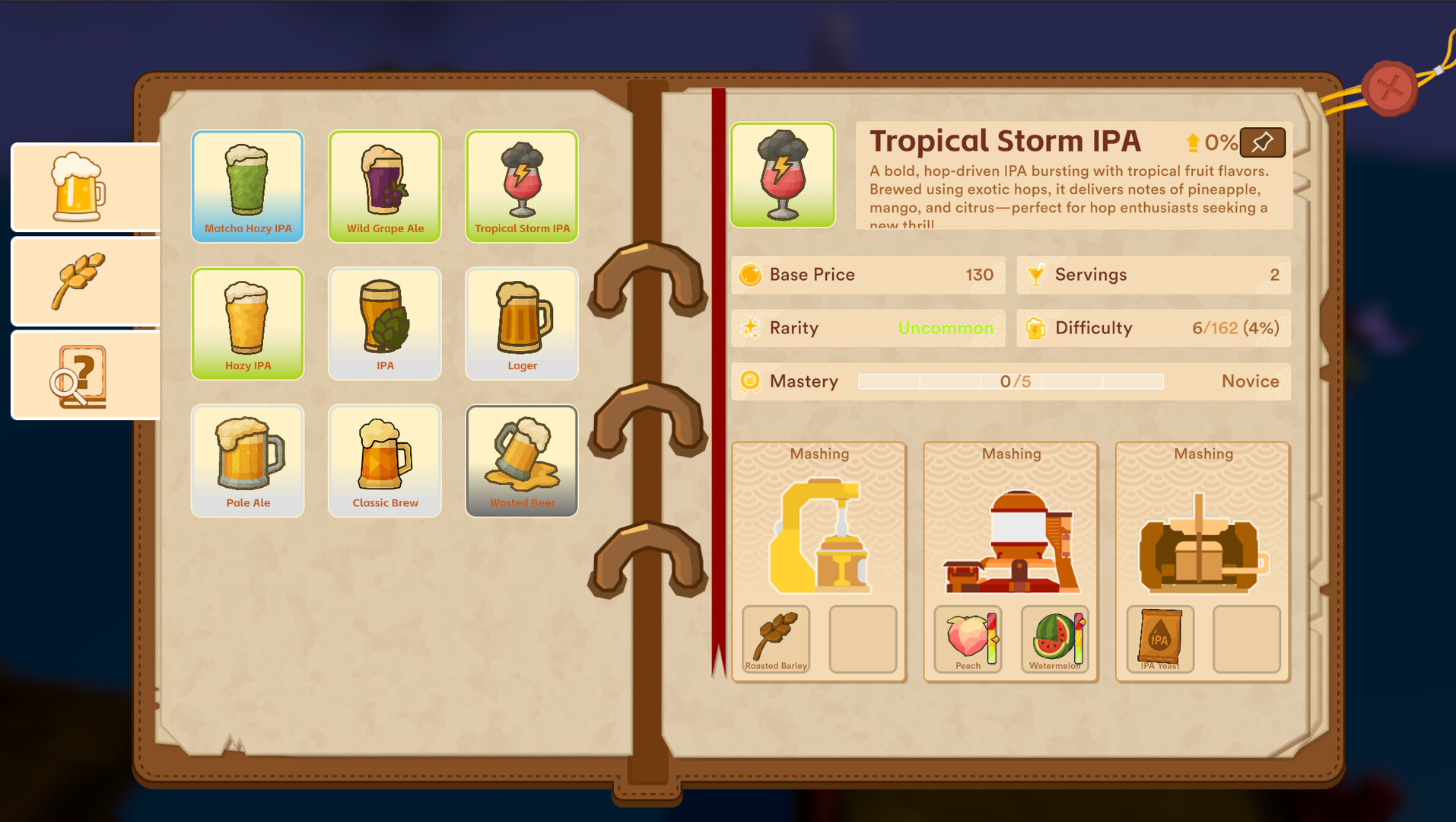The image size is (1456, 822).
Task: Select the Wasted Beer recipe
Action: tap(521, 460)
